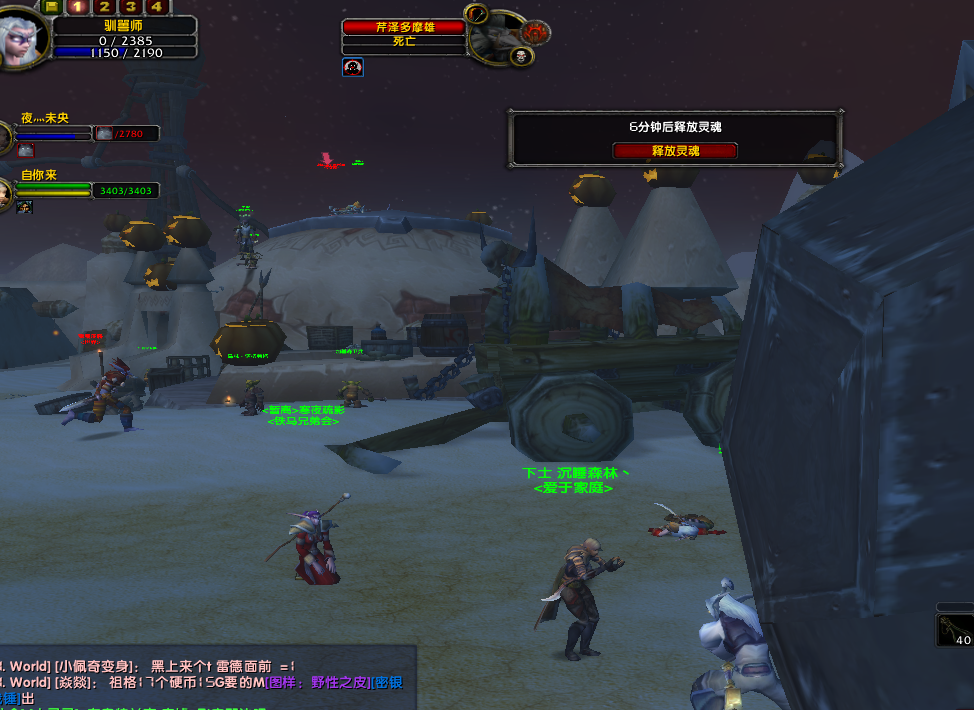Switch to numbered tab 4

coord(155,6)
